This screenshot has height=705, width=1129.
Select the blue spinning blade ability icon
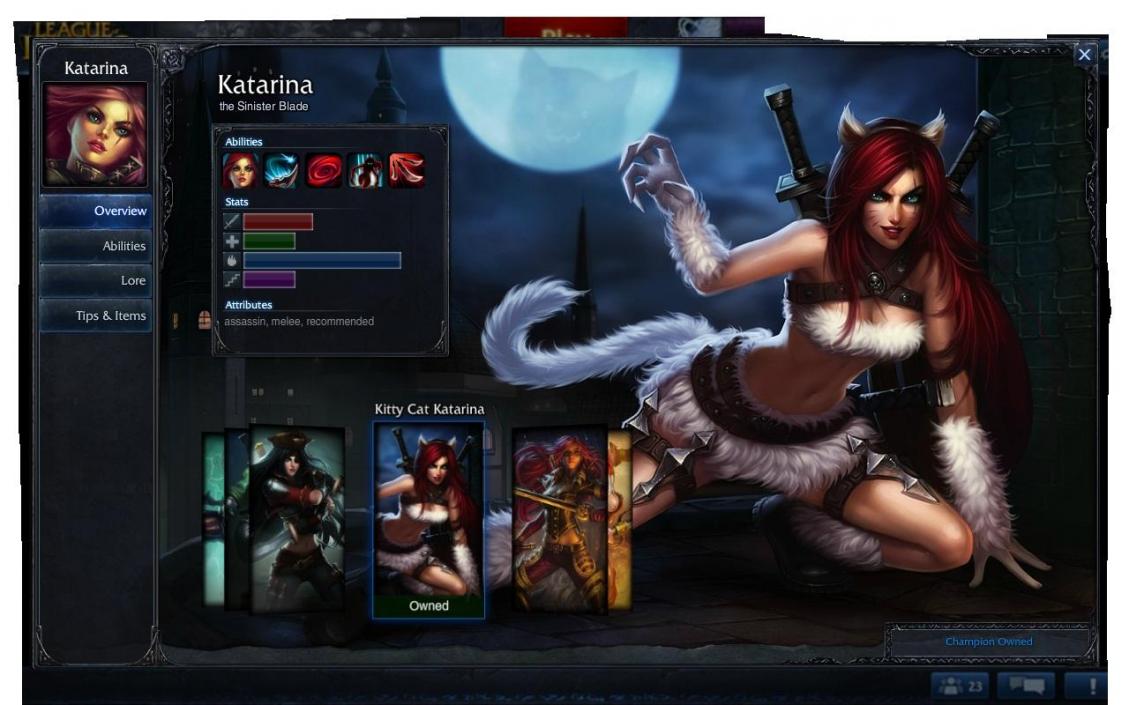click(281, 171)
